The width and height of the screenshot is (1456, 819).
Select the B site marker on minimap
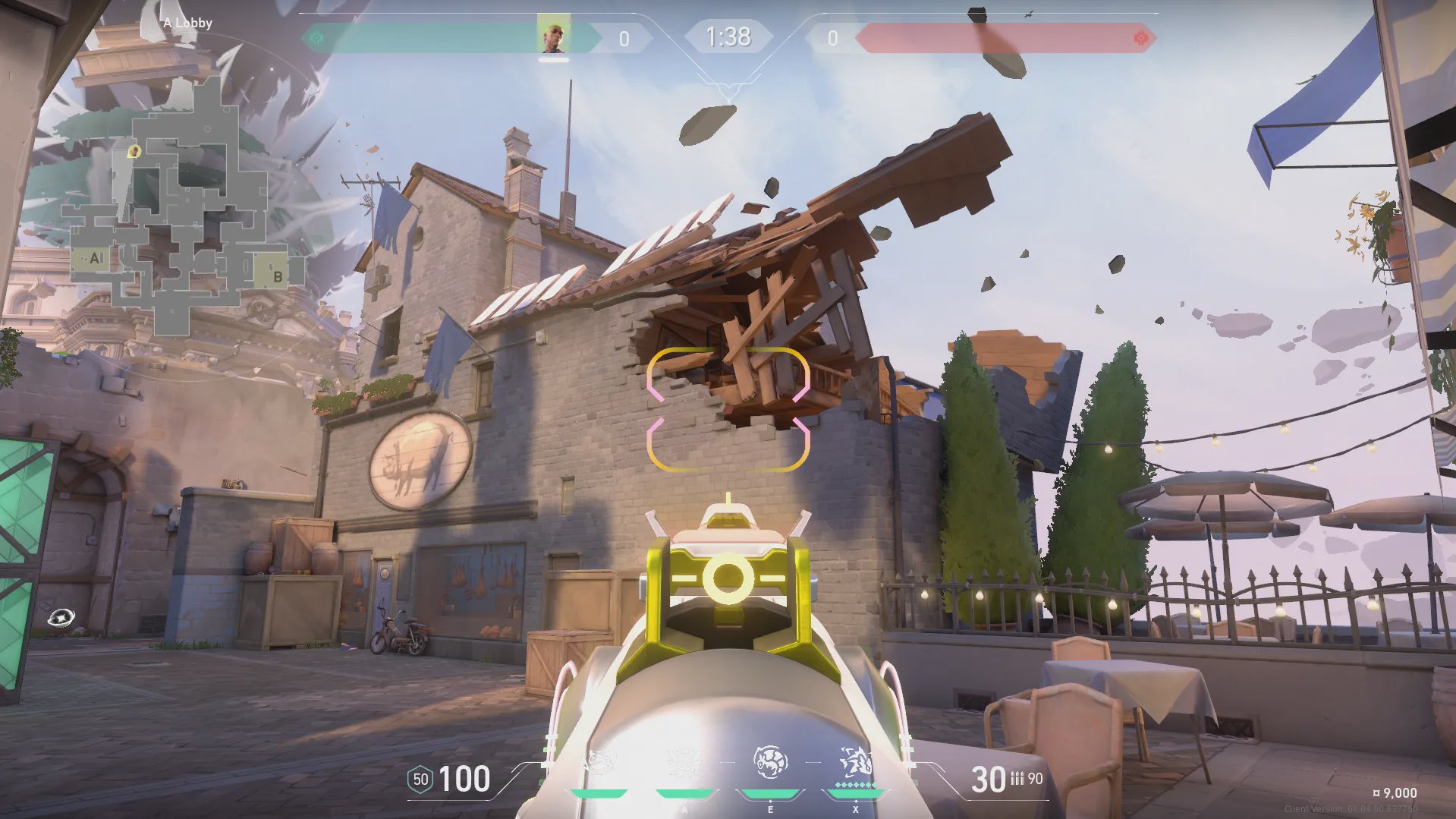[277, 276]
